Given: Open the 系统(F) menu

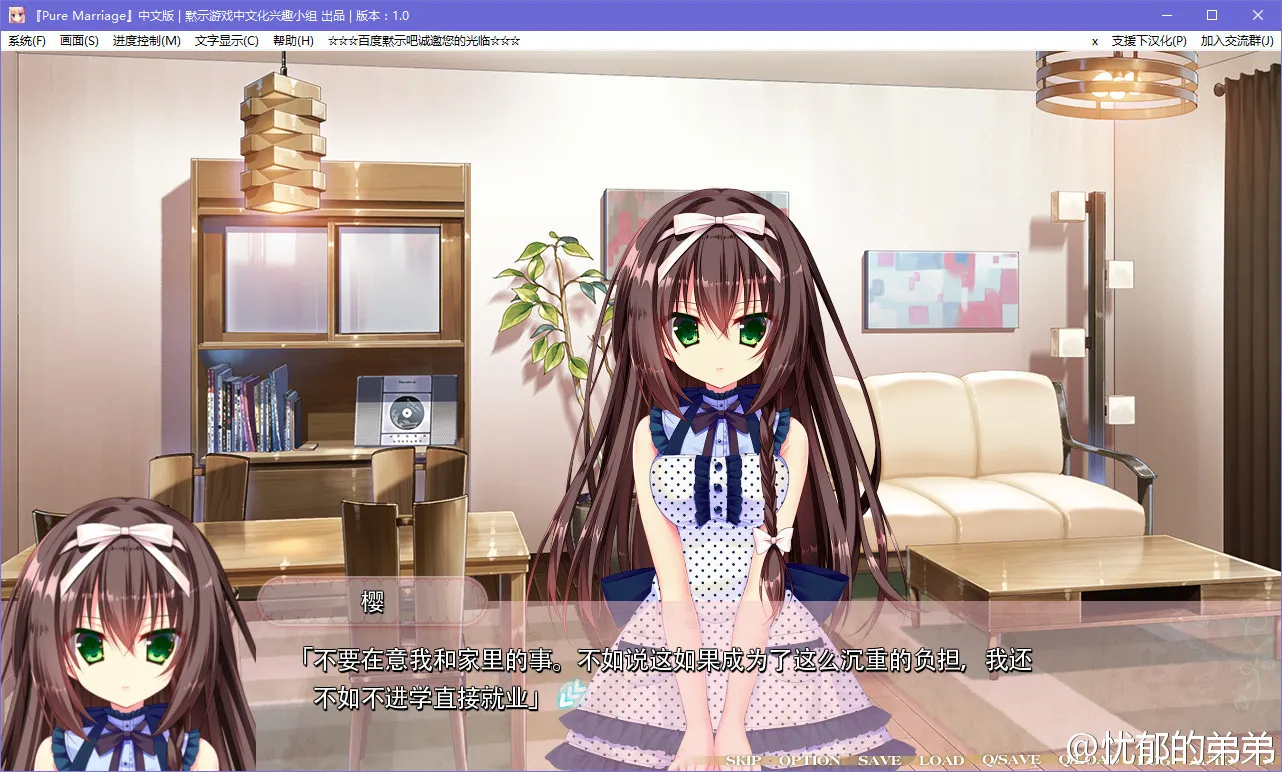Looking at the screenshot, I should 26,41.
